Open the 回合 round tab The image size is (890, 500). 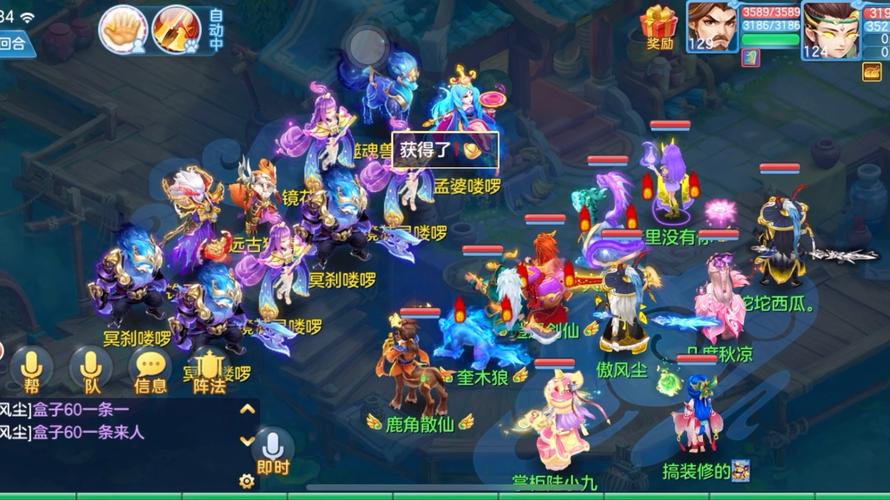[x=14, y=43]
